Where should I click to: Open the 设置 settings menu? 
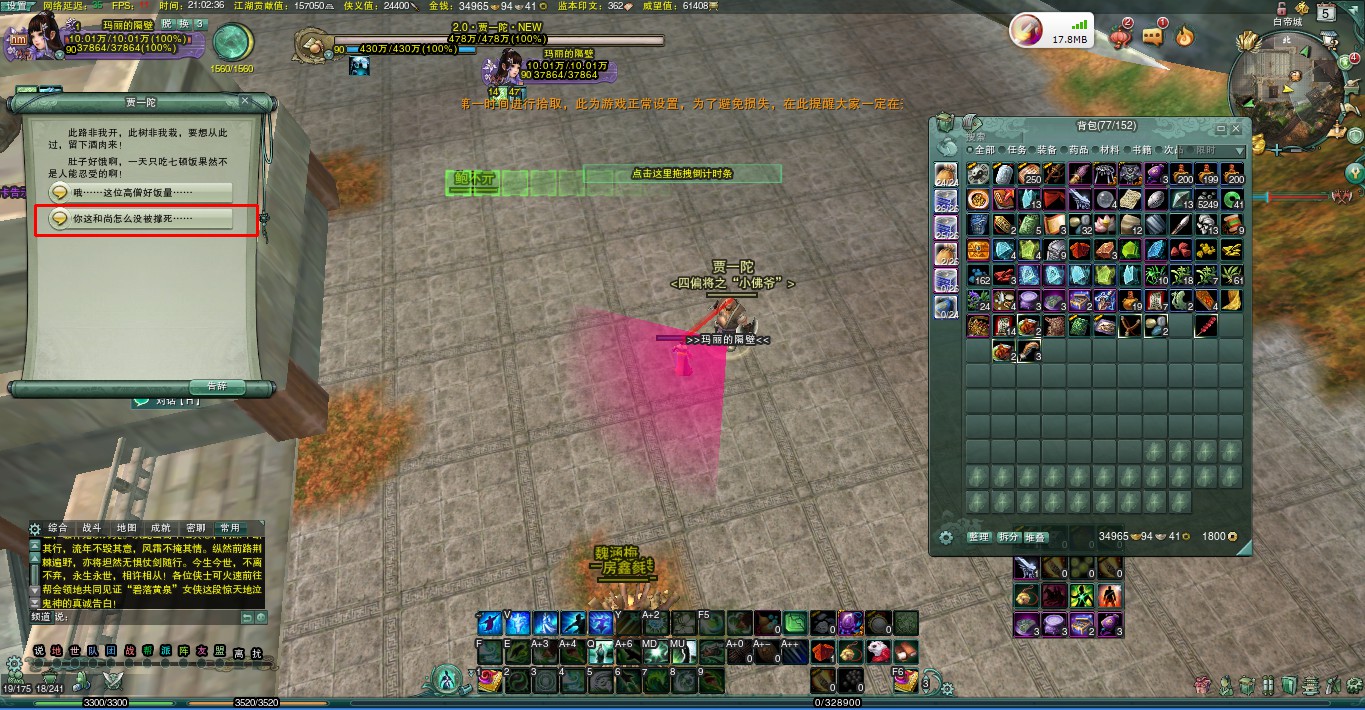coord(17,6)
